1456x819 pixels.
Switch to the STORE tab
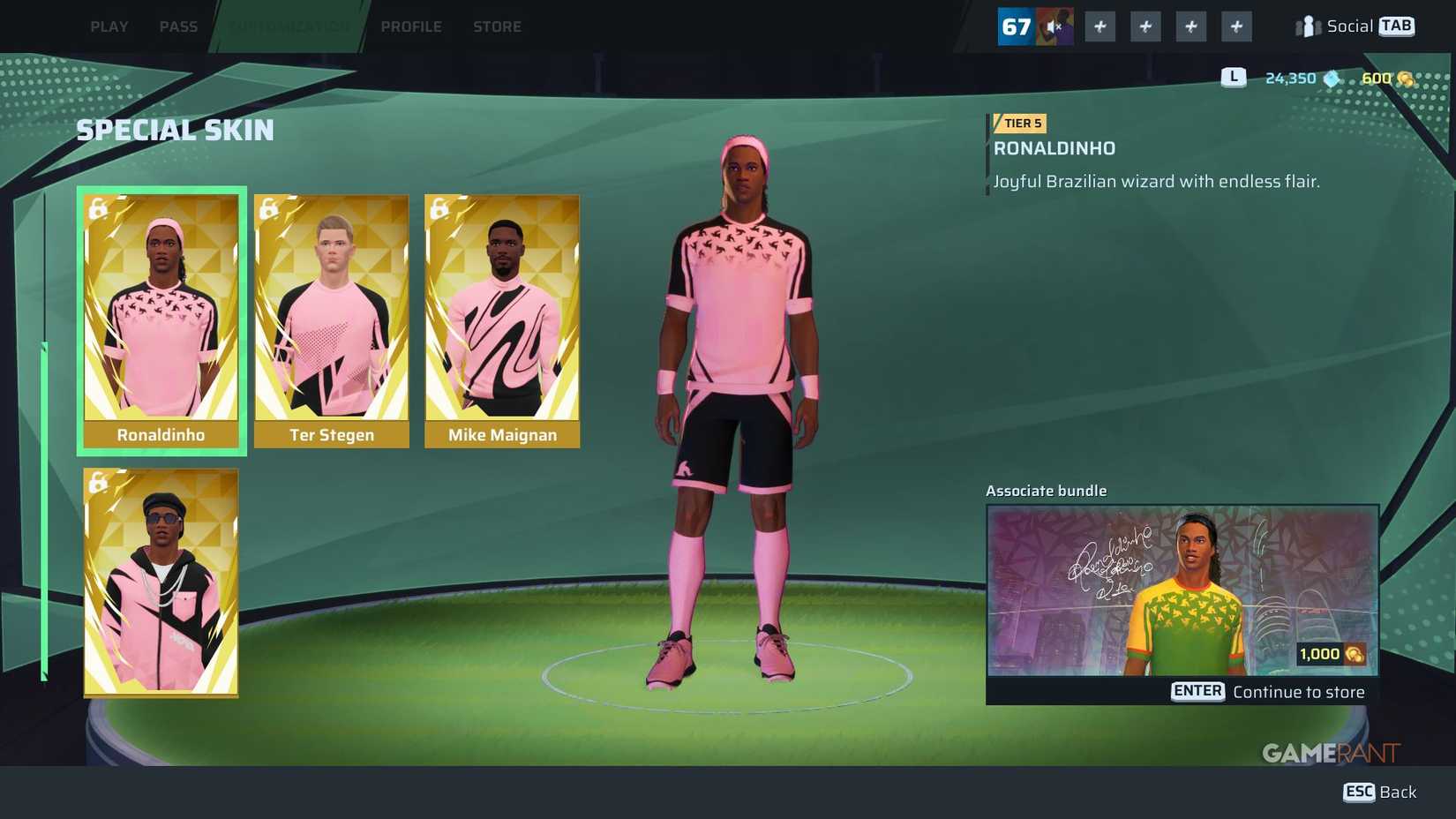coord(497,26)
